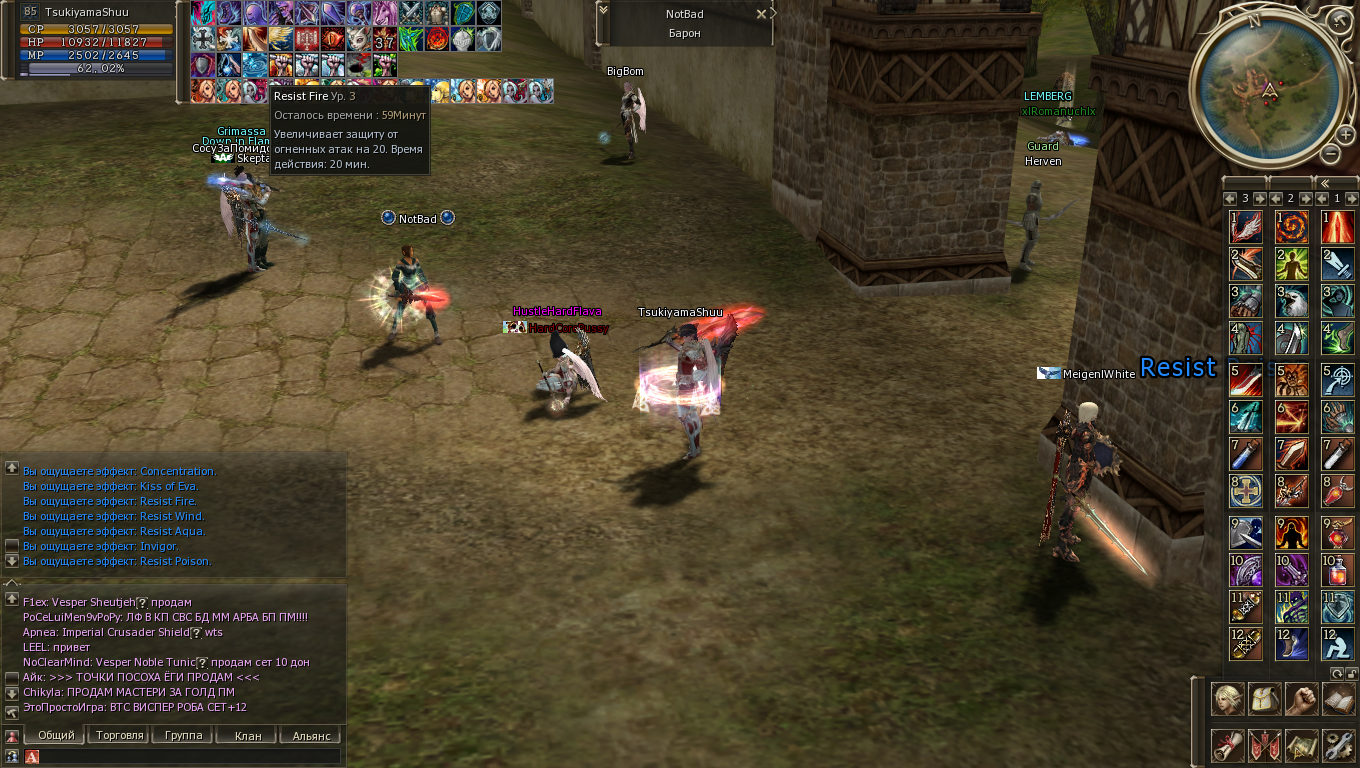Open the inventory bag button
1360x768 pixels.
[1265, 699]
